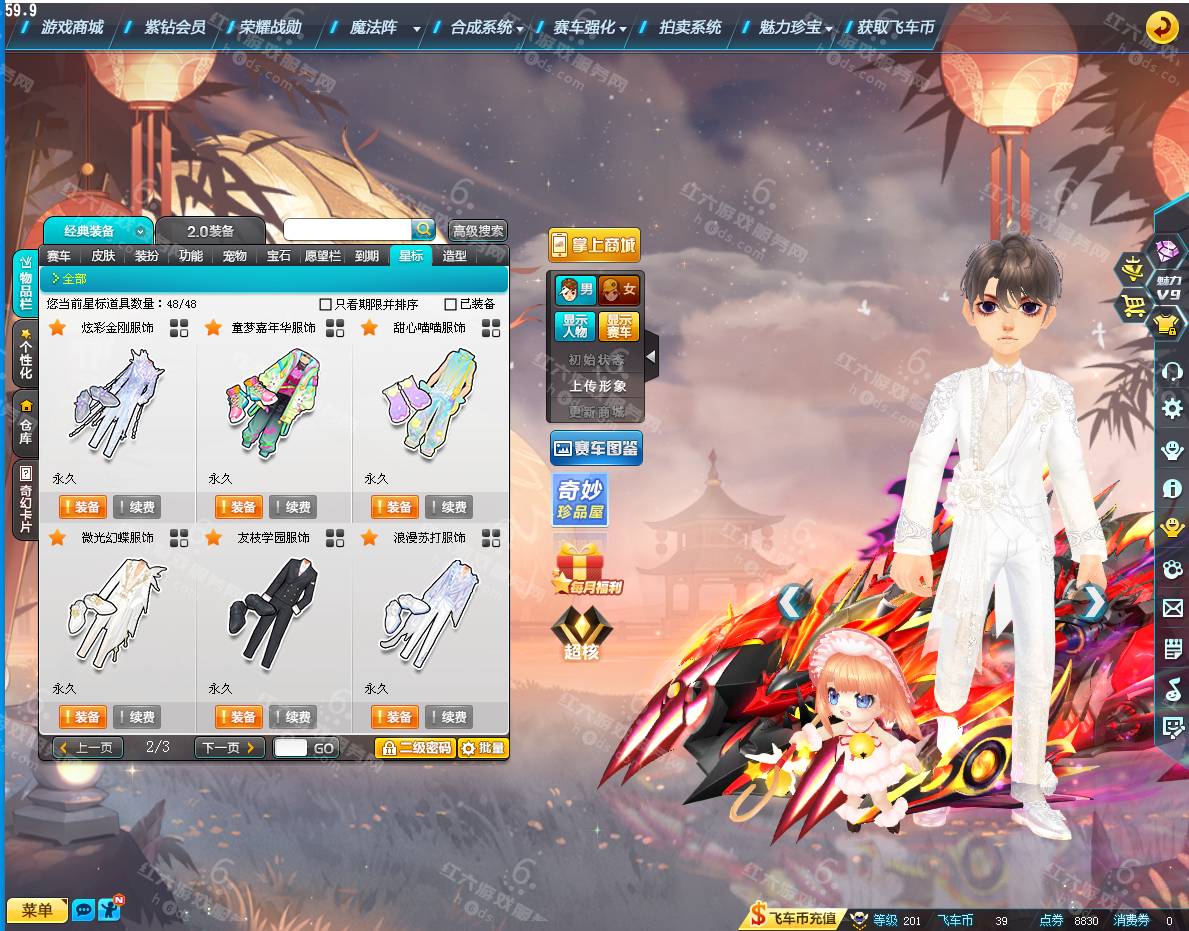This screenshot has width=1189, height=931.
Task: Renew the 浪漫苏打服饰 outfit with 续费
Action: point(449,717)
